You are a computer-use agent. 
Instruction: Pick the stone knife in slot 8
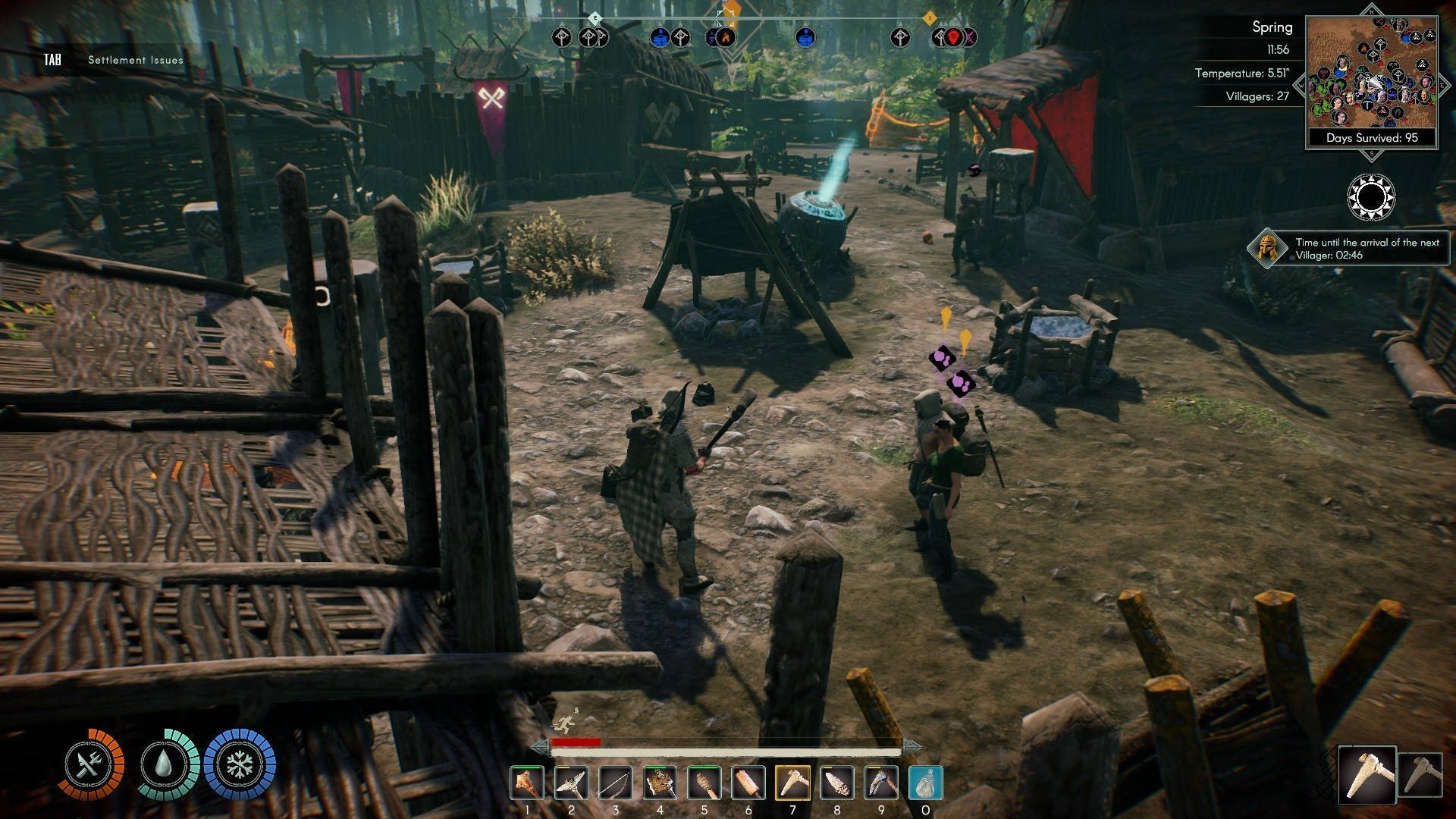(836, 783)
